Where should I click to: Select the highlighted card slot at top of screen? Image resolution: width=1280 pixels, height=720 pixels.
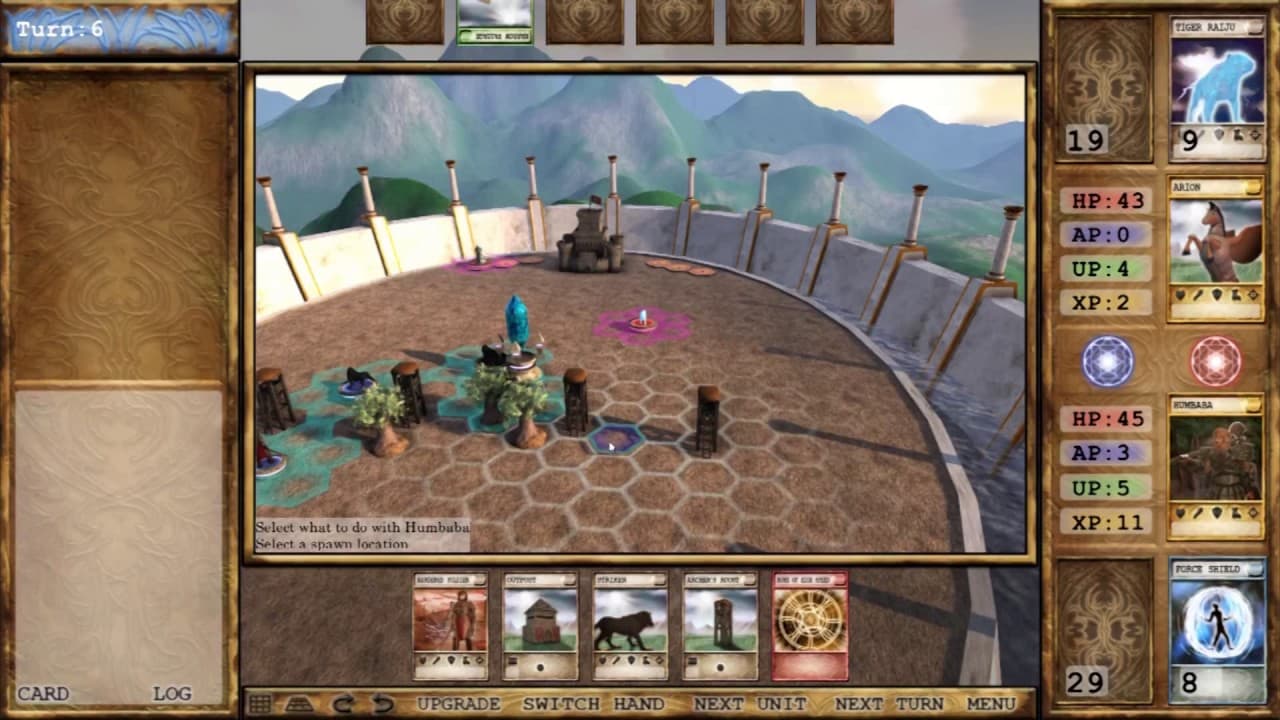click(x=495, y=20)
